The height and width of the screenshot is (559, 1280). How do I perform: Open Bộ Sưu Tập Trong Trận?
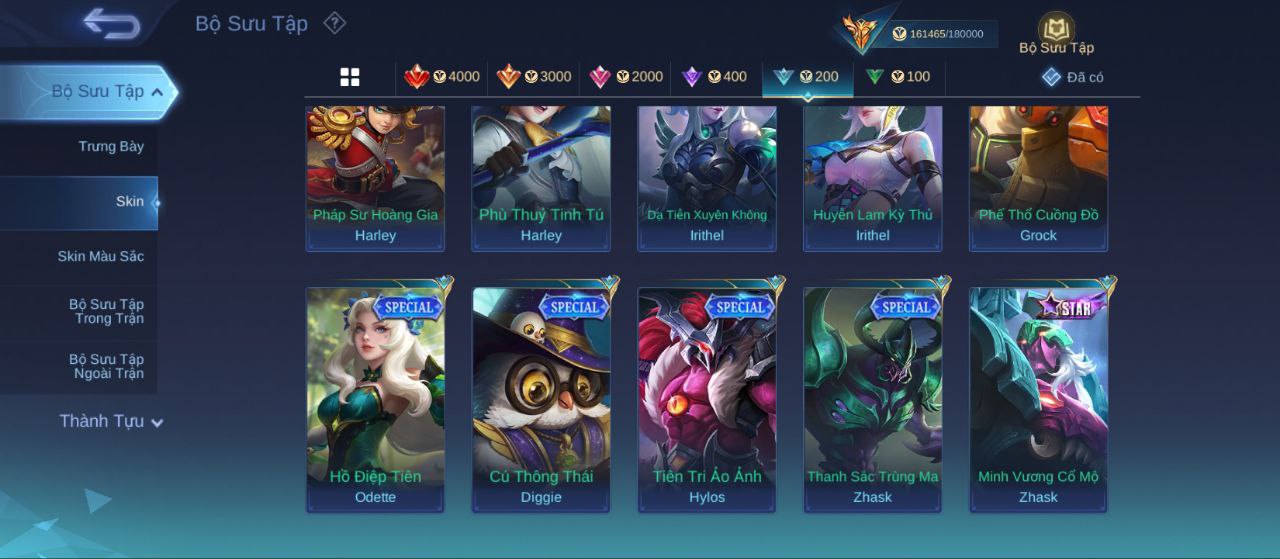tap(106, 311)
